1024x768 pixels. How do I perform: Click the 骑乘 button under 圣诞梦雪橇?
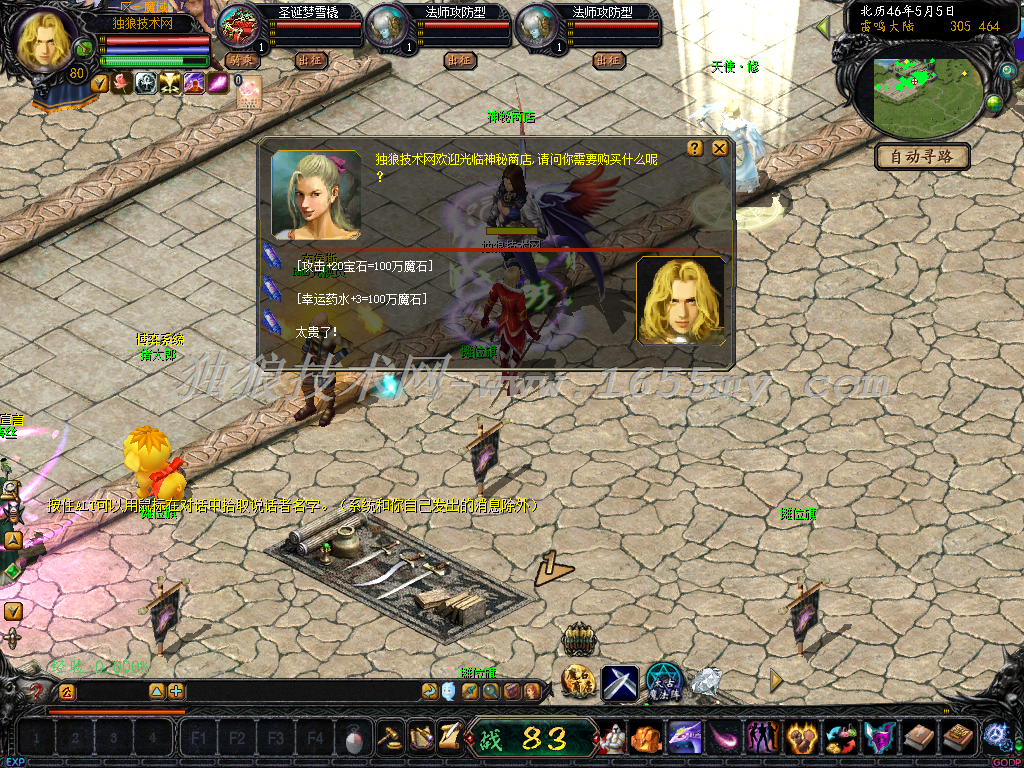coord(241,60)
